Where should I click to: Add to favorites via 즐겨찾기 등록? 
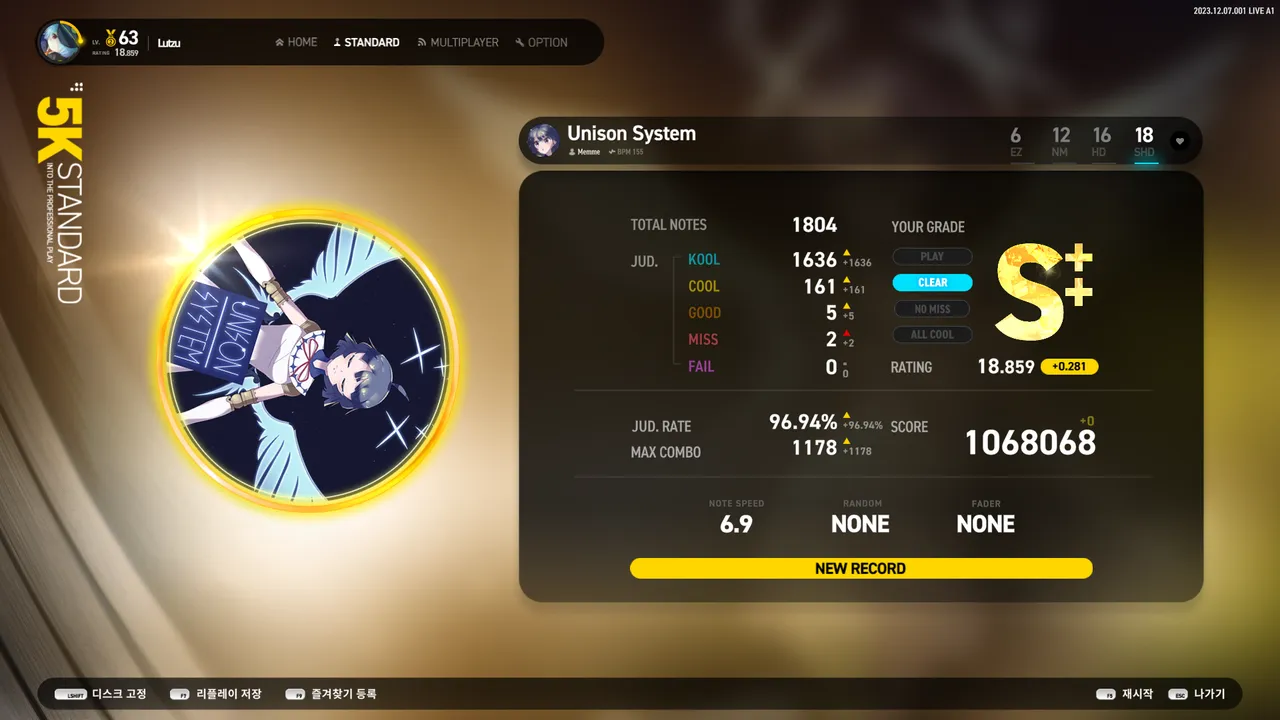tap(331, 694)
